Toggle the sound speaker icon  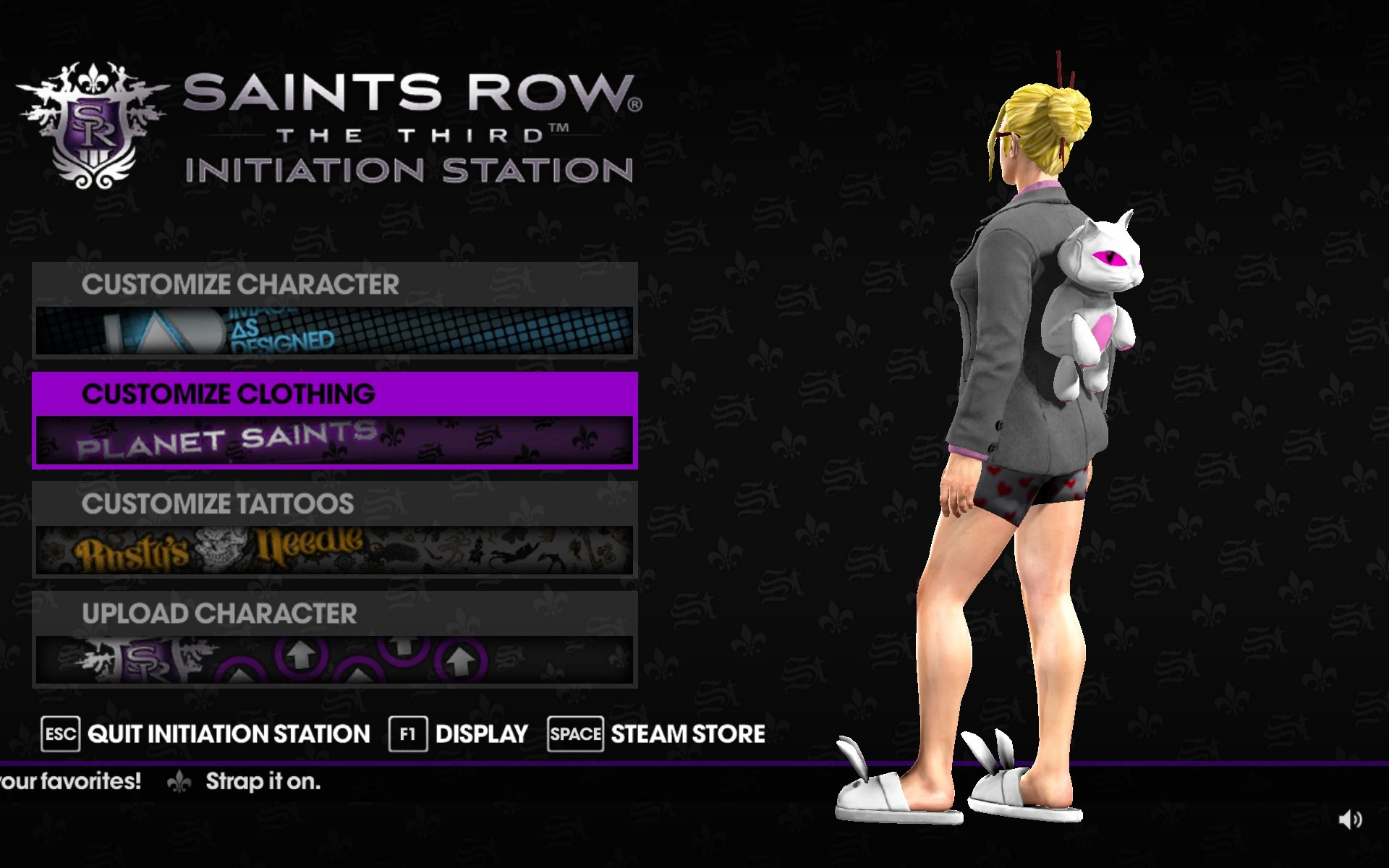[x=1350, y=820]
